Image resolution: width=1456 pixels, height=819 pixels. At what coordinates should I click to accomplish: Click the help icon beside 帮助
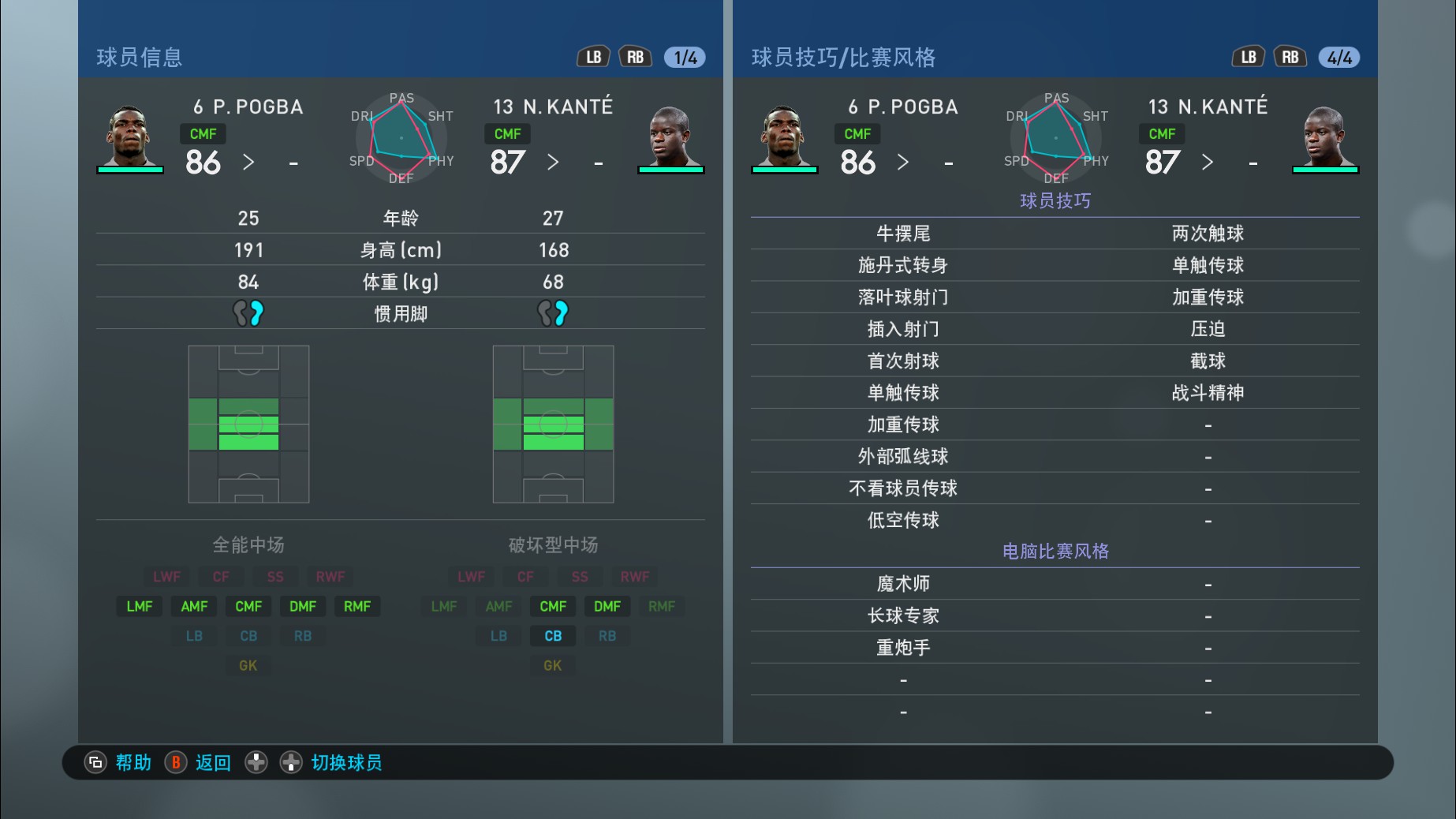pyautogui.click(x=95, y=763)
